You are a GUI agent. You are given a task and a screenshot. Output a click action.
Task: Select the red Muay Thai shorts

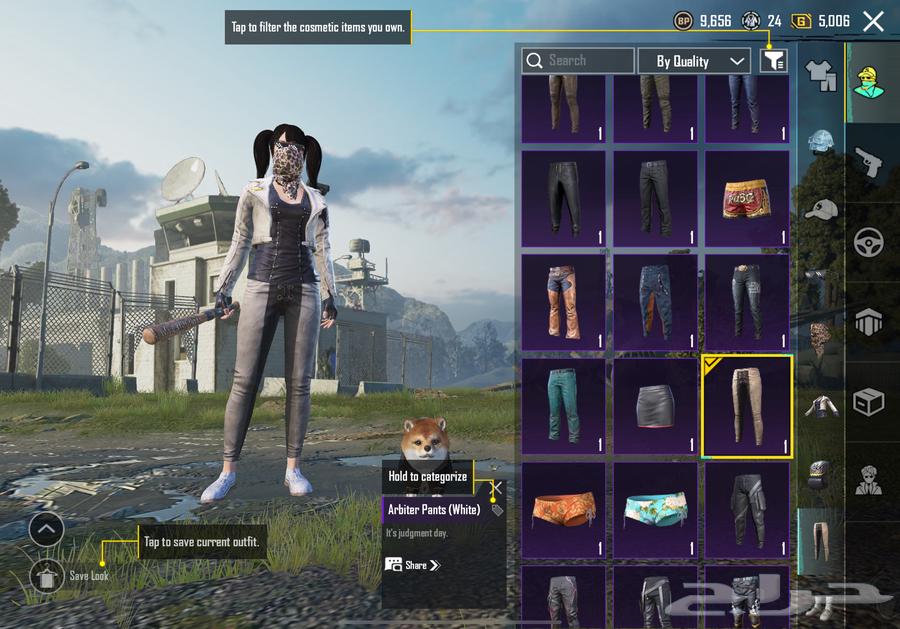point(747,199)
